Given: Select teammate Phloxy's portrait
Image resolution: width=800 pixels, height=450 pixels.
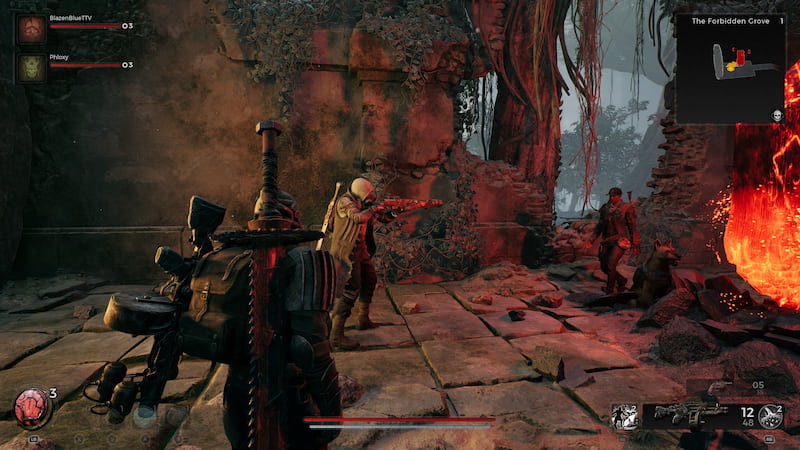Looking at the screenshot, I should [x=31, y=66].
